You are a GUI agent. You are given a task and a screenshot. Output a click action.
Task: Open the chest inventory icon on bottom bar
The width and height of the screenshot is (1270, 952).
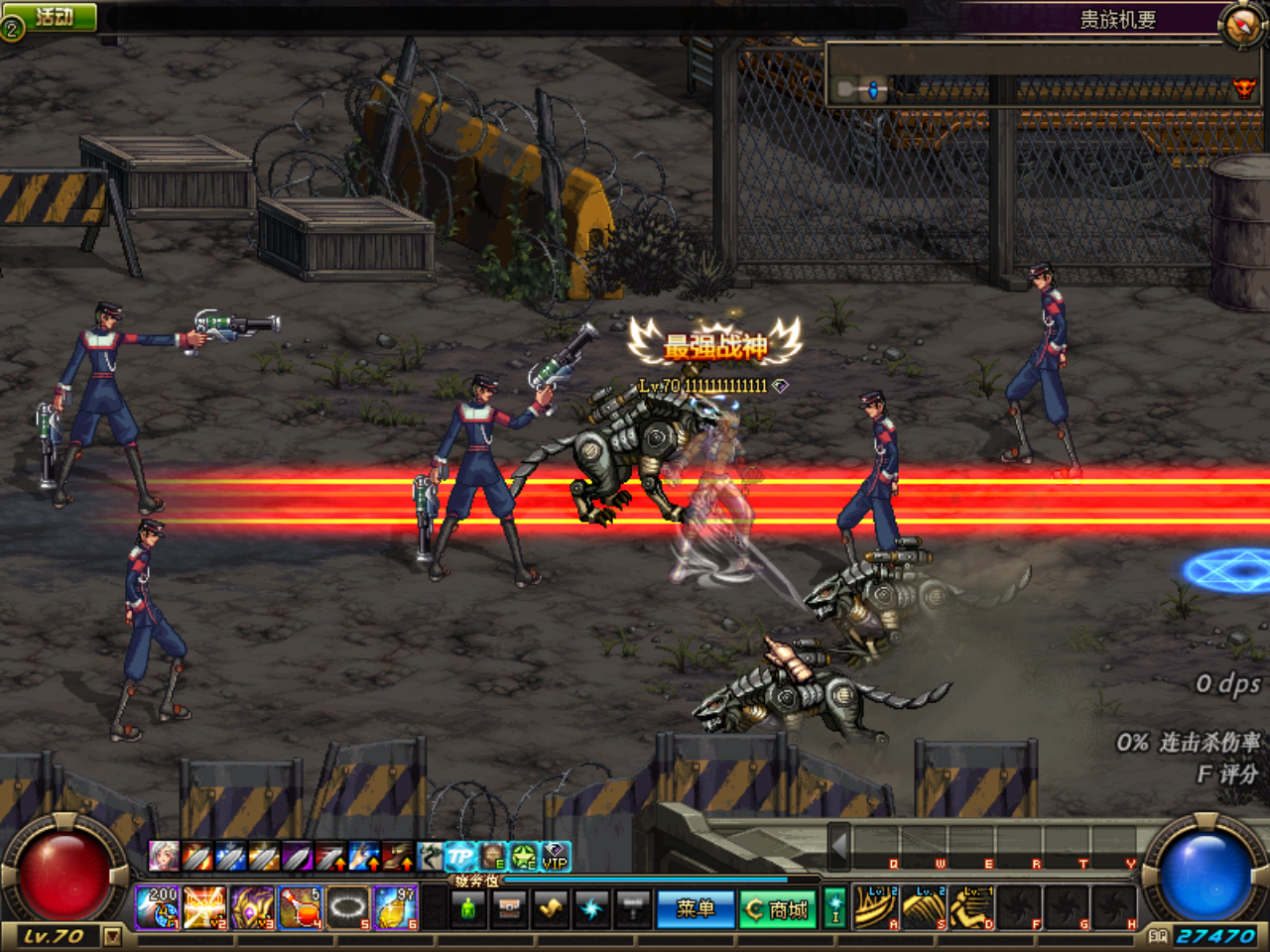[x=510, y=906]
